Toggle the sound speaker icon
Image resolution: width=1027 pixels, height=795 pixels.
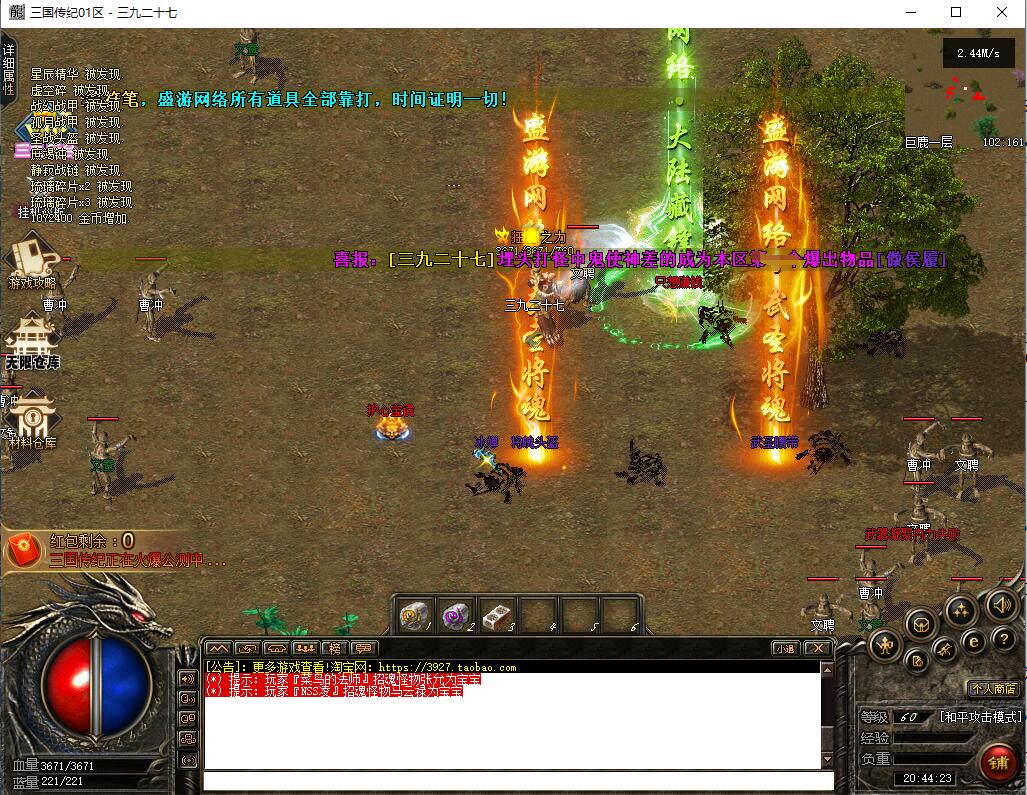coord(1001,604)
